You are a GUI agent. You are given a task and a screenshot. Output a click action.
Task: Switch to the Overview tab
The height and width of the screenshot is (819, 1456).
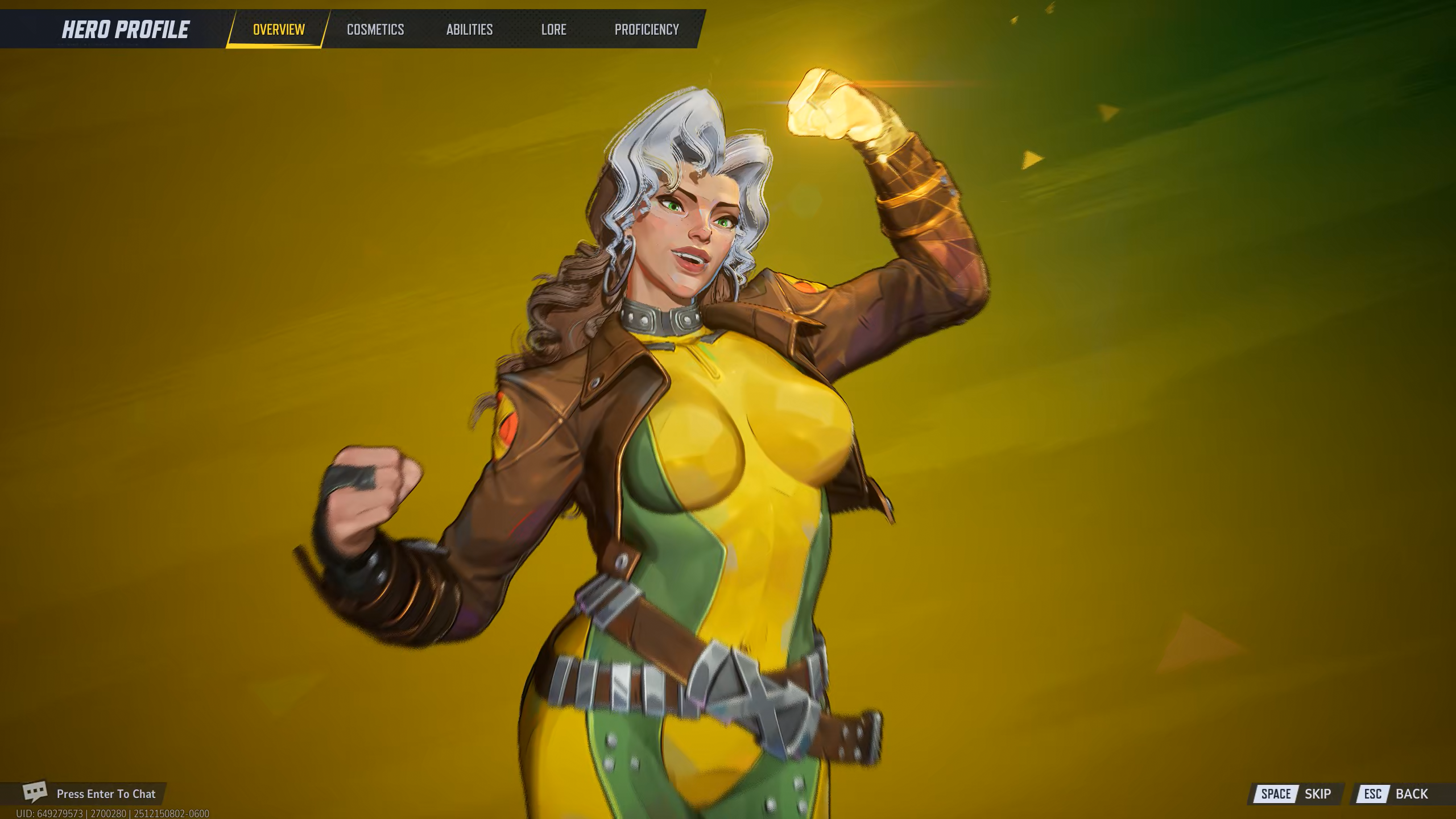click(x=279, y=30)
